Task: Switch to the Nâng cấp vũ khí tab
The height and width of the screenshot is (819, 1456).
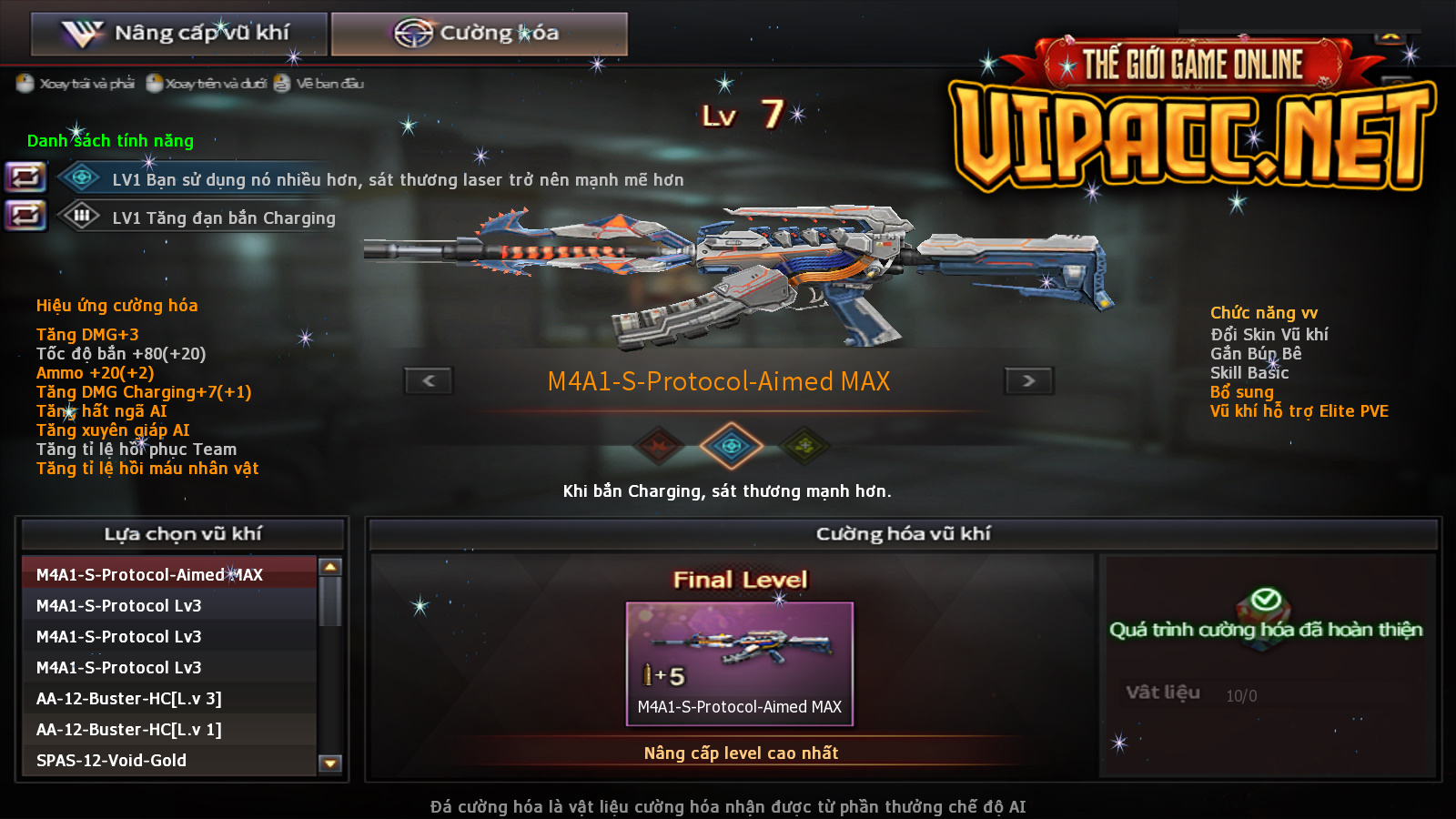Action: pos(178,34)
